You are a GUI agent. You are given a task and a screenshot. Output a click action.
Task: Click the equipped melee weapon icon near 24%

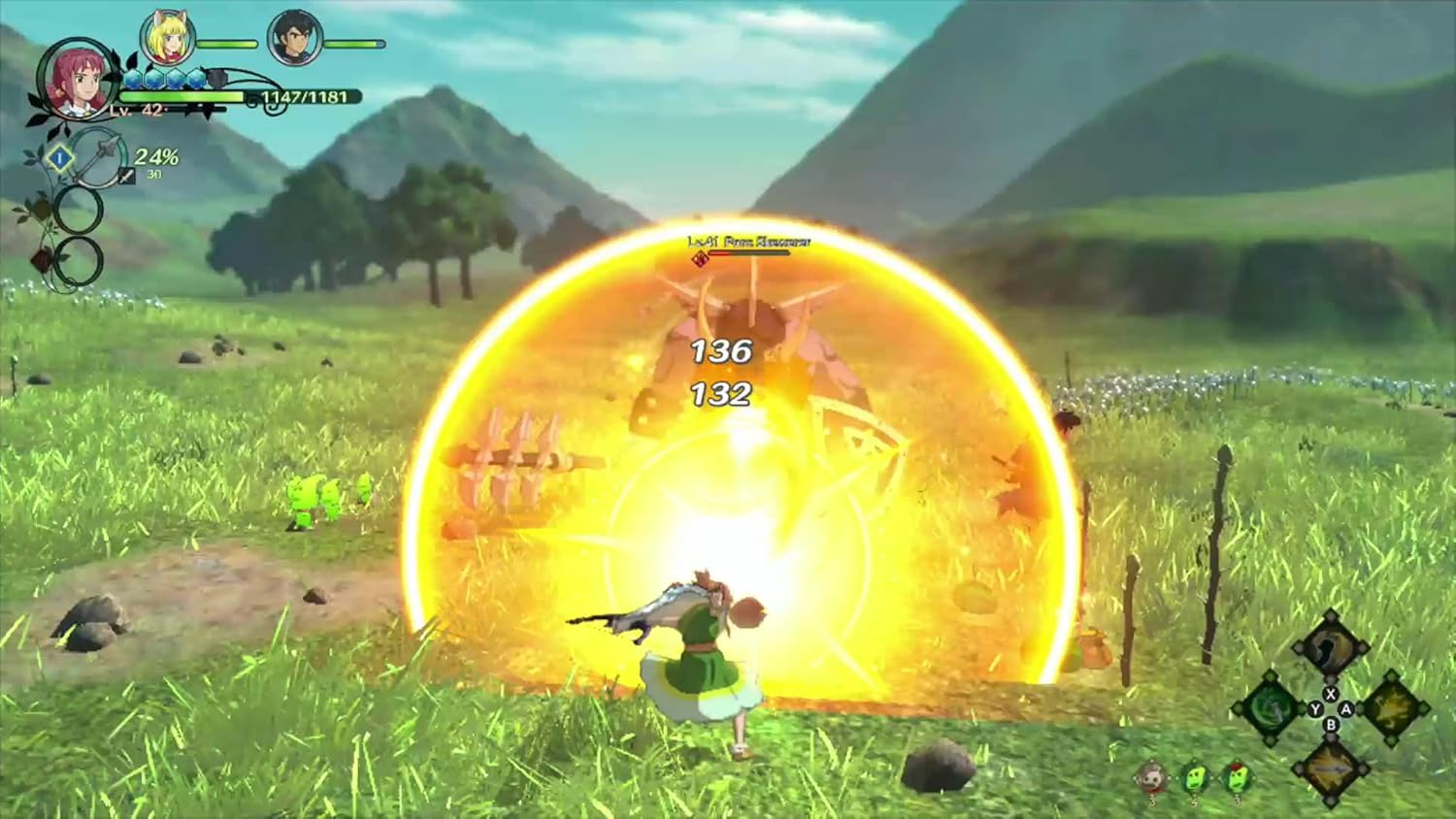point(125,177)
